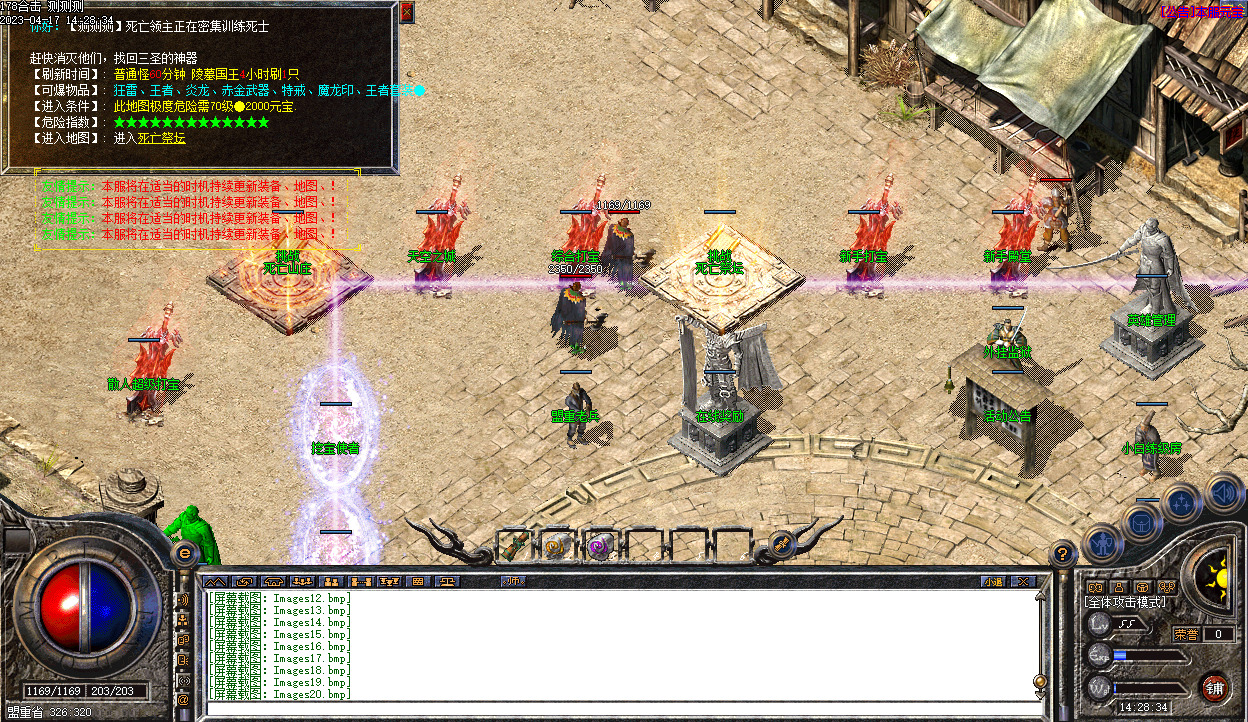This screenshot has width=1248, height=722.
Task: Open the question mark help button
Action: (1063, 551)
